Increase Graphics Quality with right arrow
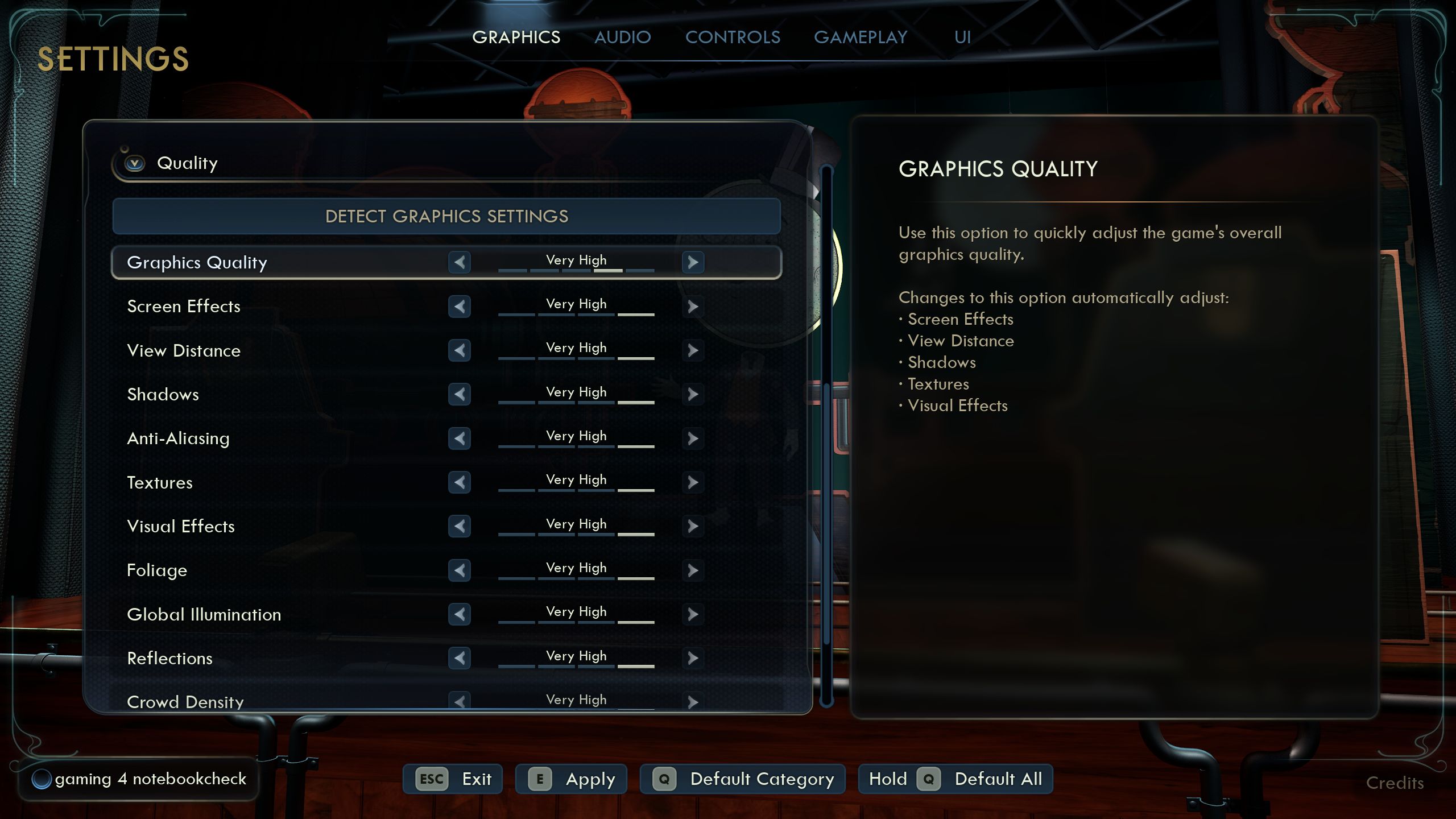This screenshot has height=819, width=1456. pos(693,262)
